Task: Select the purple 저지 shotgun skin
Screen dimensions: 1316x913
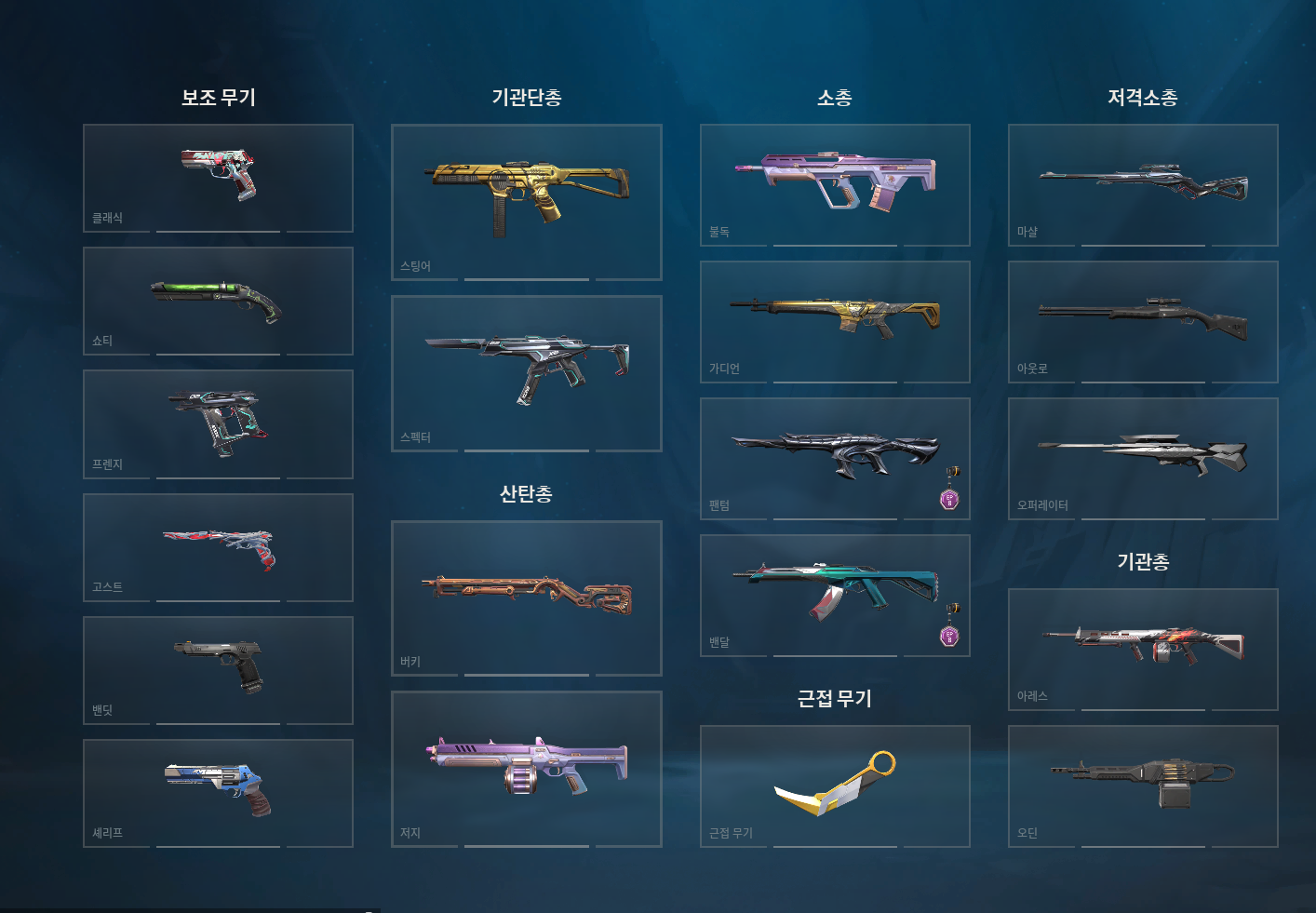Action: (x=527, y=767)
